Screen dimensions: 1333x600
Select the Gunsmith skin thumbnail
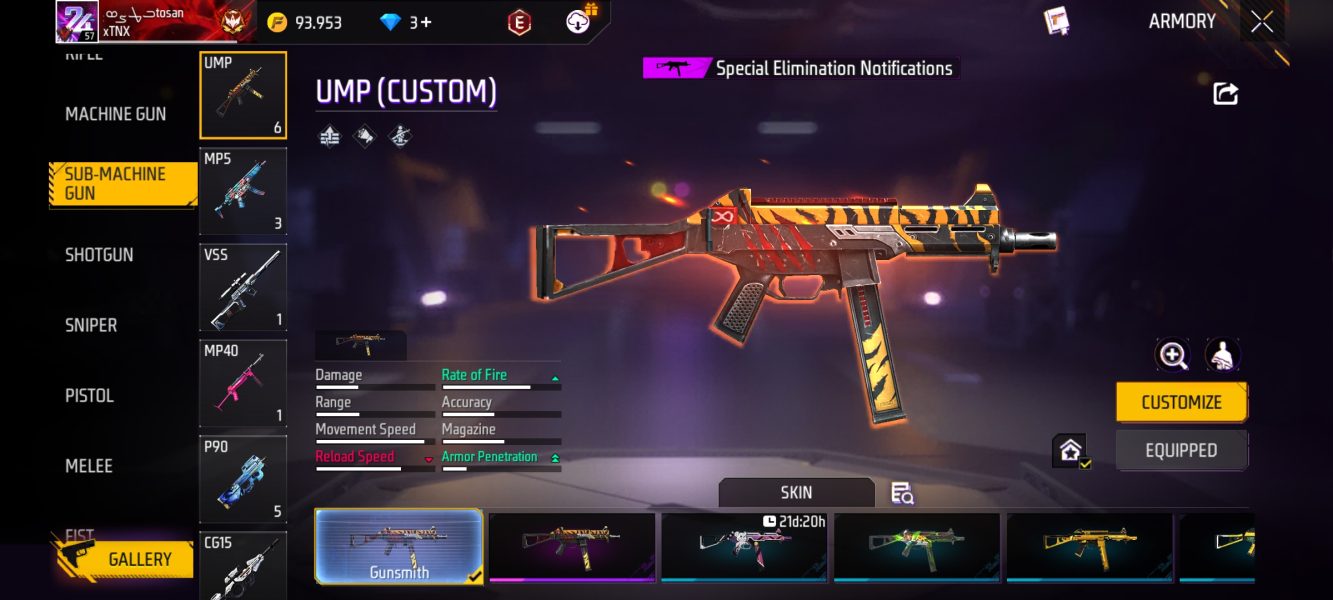coord(399,546)
